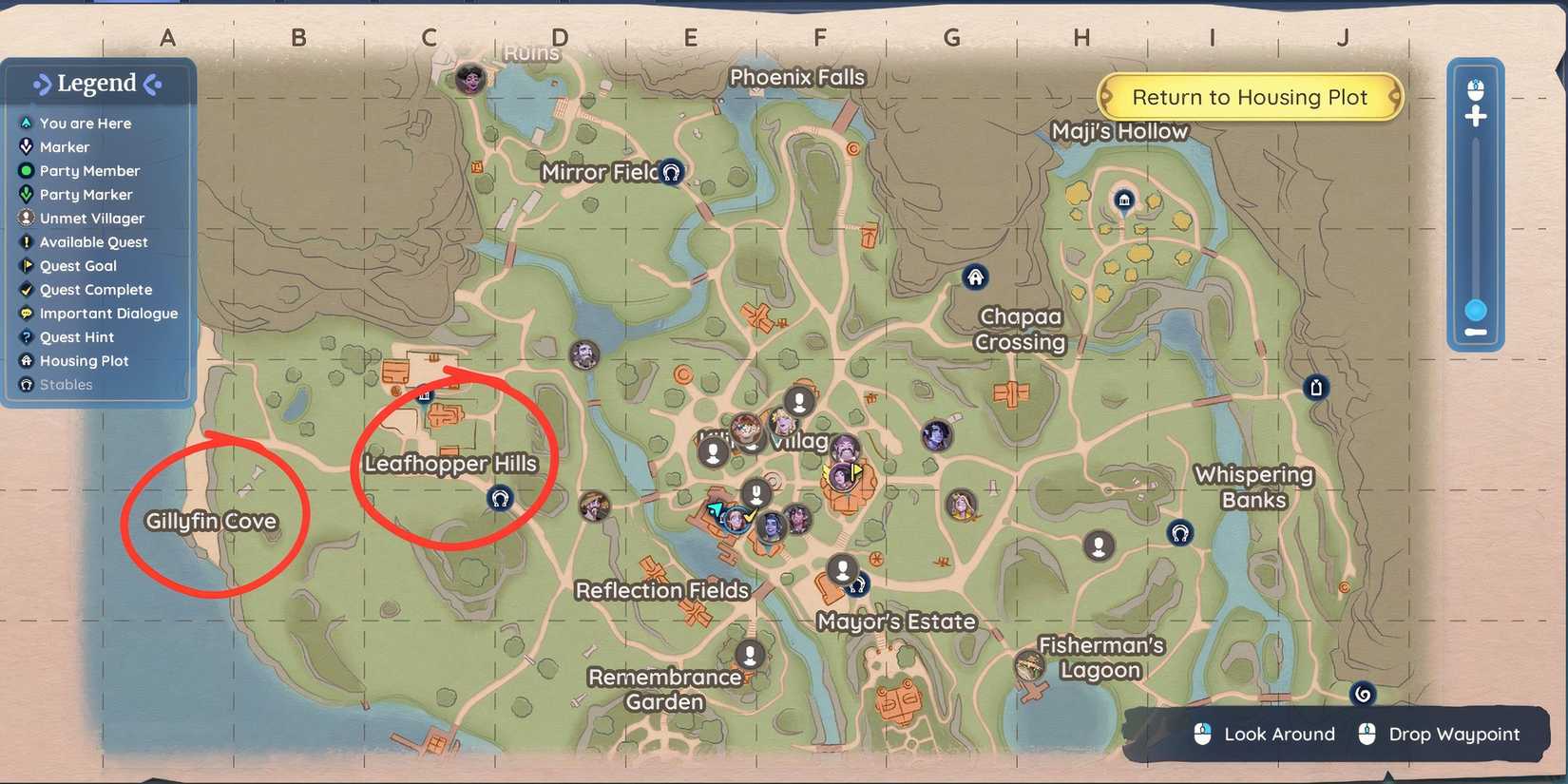
Task: Click the yellow quest flag on the winged villager portrait
Action: pos(855,468)
